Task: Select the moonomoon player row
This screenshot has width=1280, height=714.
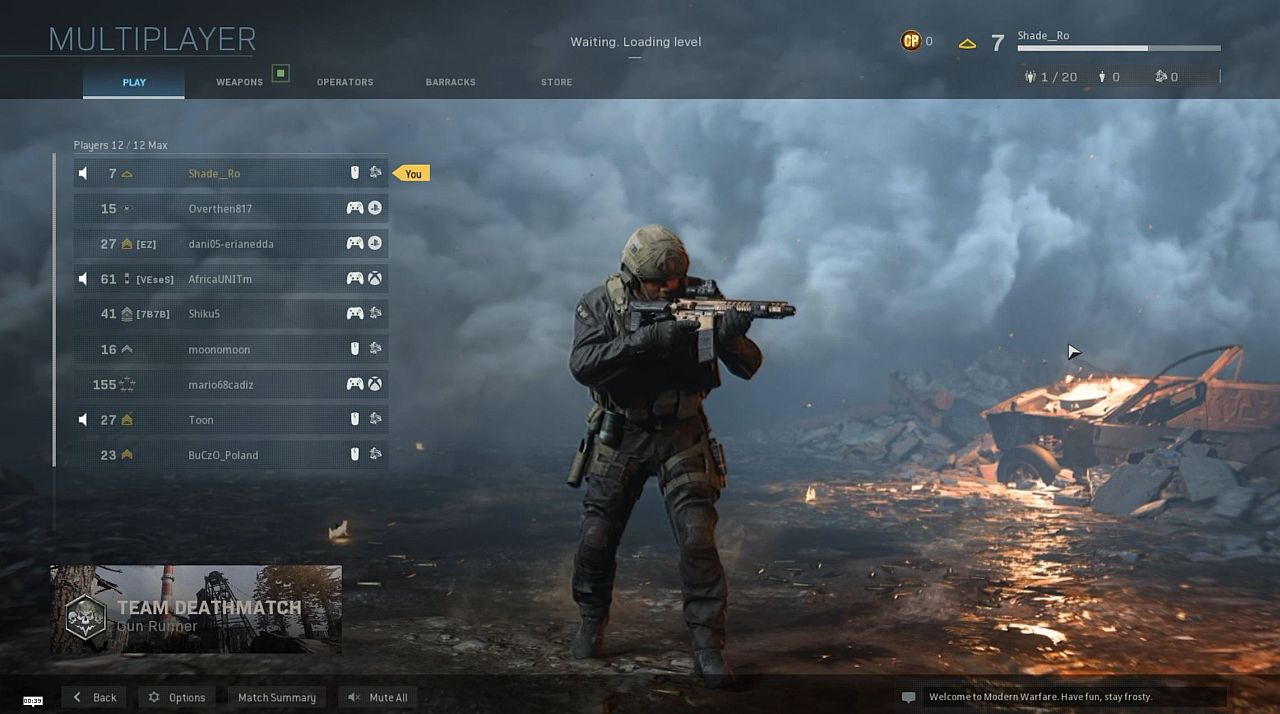Action: tap(230, 349)
